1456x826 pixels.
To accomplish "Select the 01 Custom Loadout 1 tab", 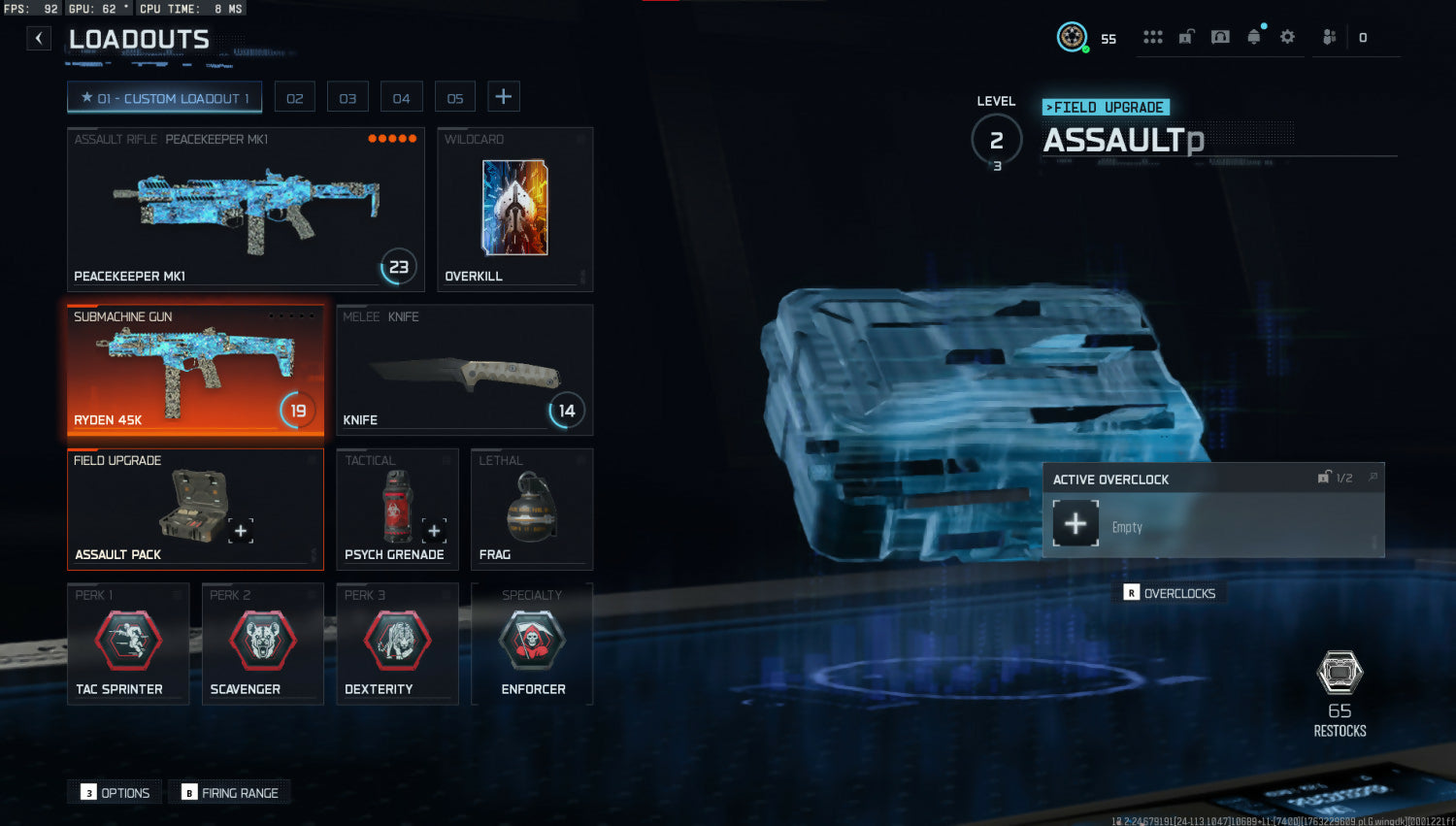I will click(x=164, y=98).
